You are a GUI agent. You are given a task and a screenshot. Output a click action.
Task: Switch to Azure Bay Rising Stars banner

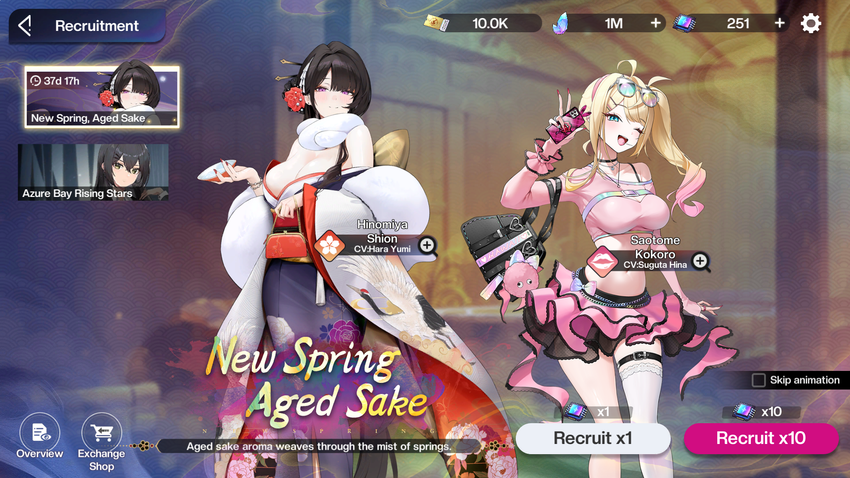93,172
